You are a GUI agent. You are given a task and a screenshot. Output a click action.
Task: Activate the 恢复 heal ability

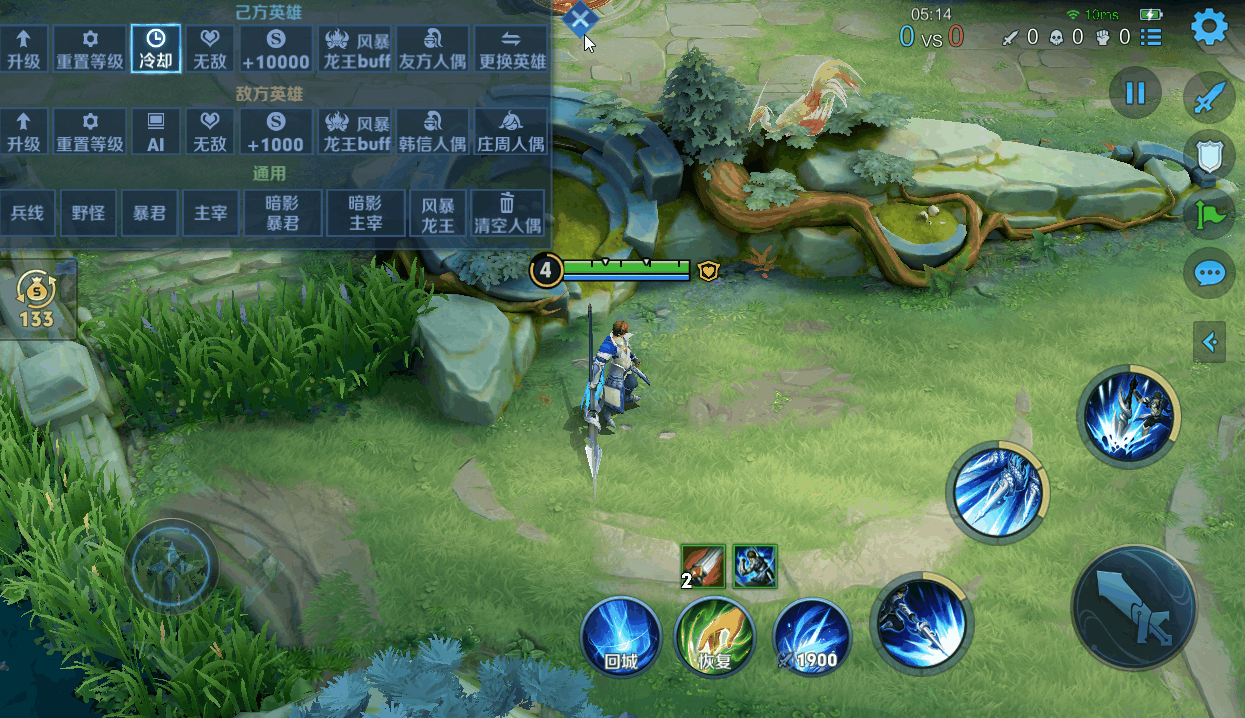[714, 636]
